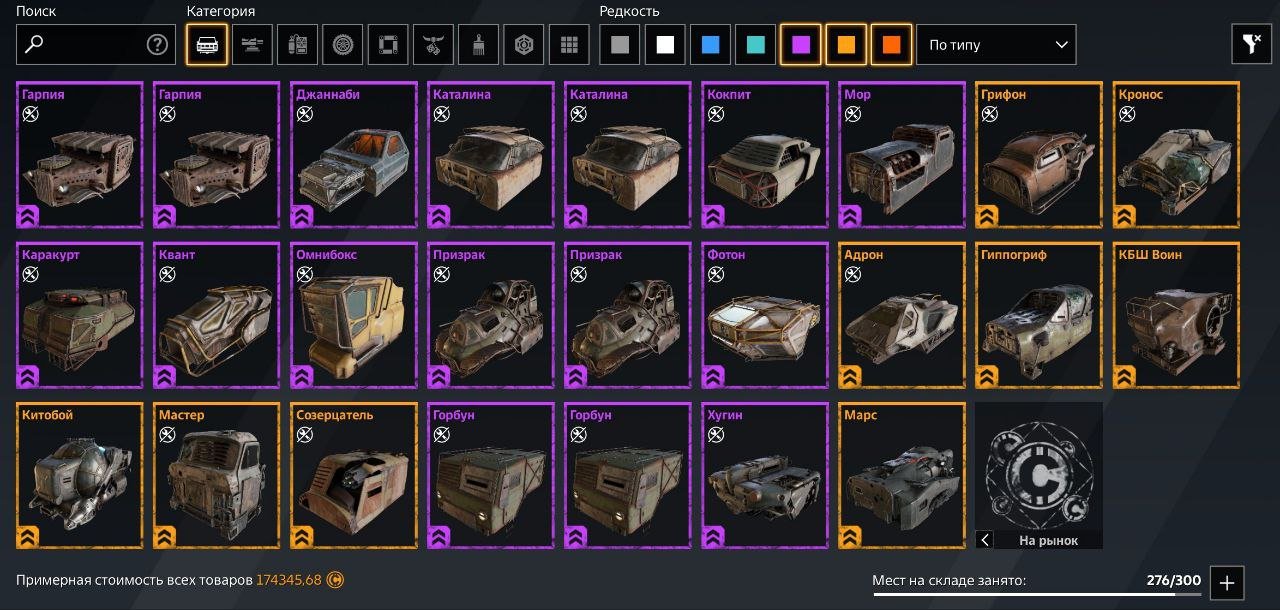
Task: Open the search help question mark
Action: (x=157, y=44)
